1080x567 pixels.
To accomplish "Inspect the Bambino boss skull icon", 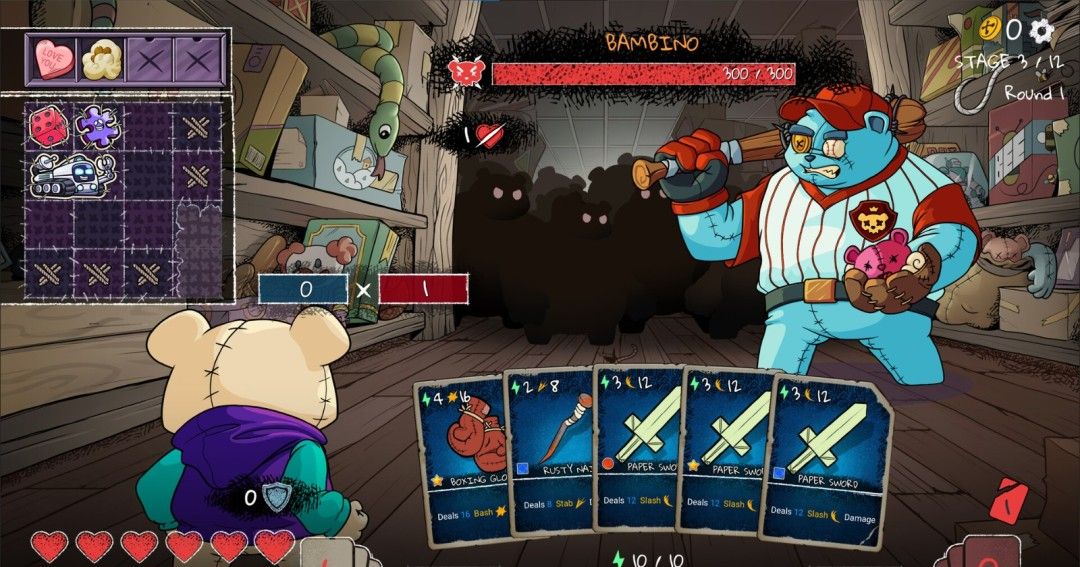I will (x=465, y=72).
